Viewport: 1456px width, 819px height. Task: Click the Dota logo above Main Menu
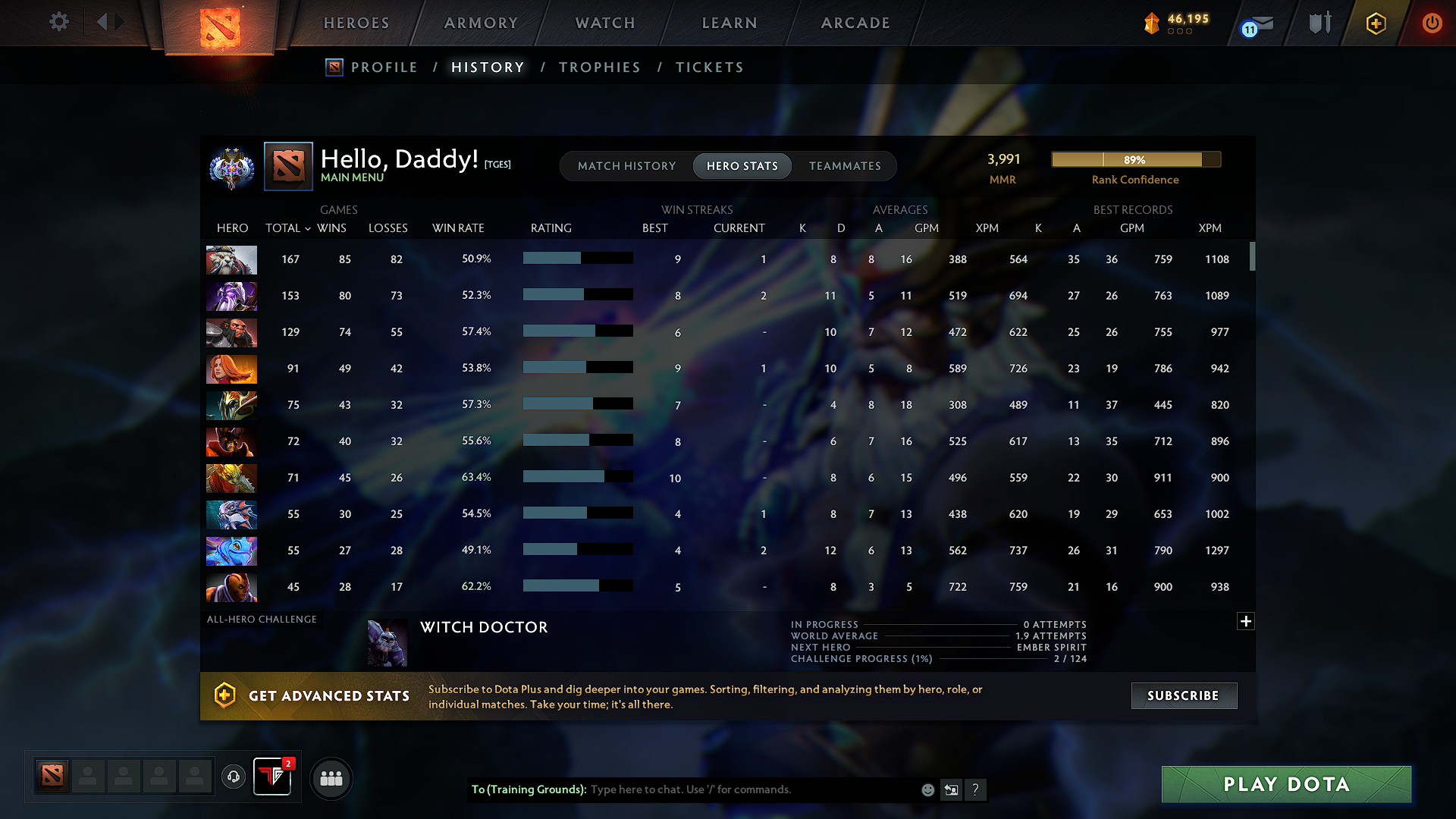288,166
